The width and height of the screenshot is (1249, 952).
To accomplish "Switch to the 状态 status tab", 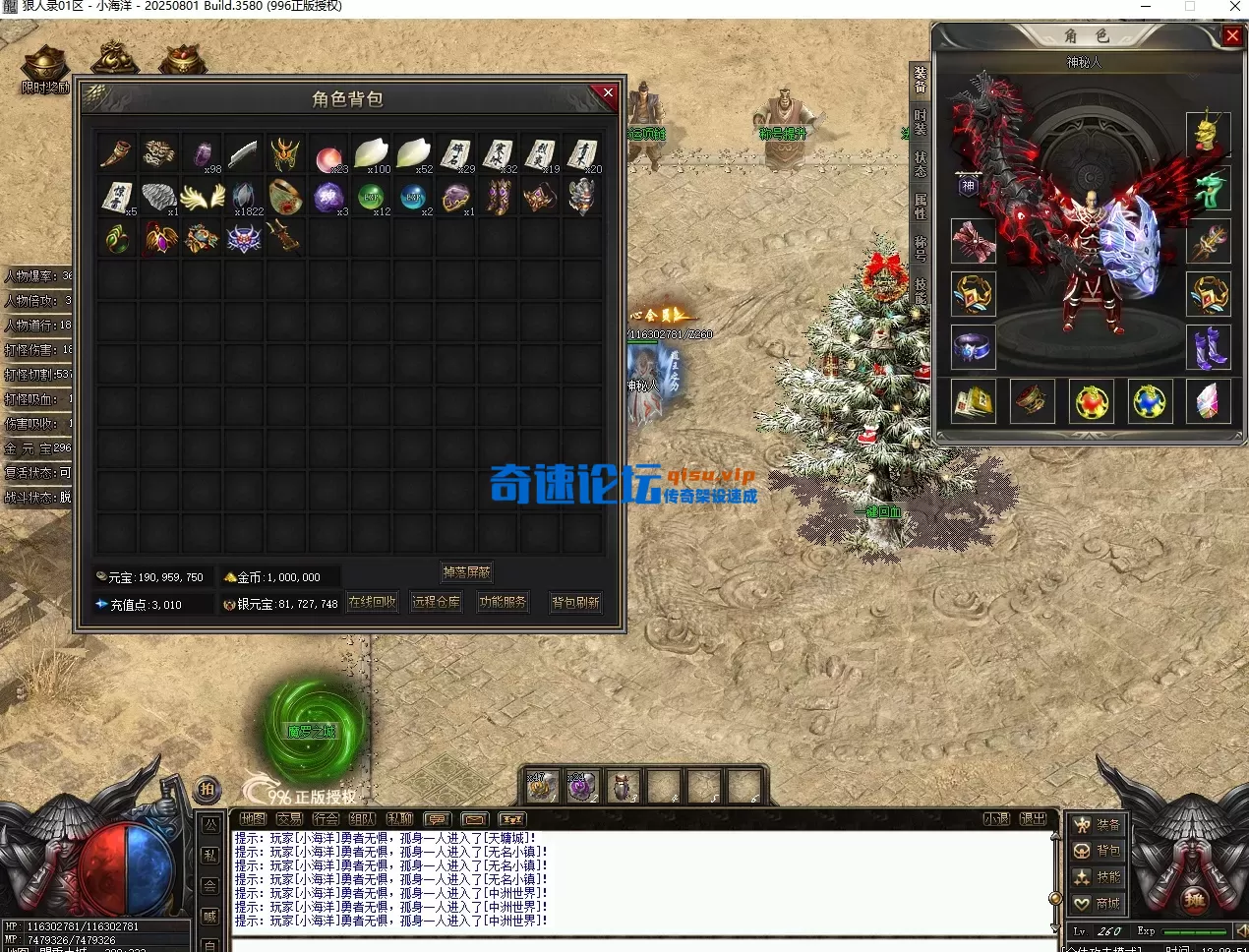I will (921, 163).
